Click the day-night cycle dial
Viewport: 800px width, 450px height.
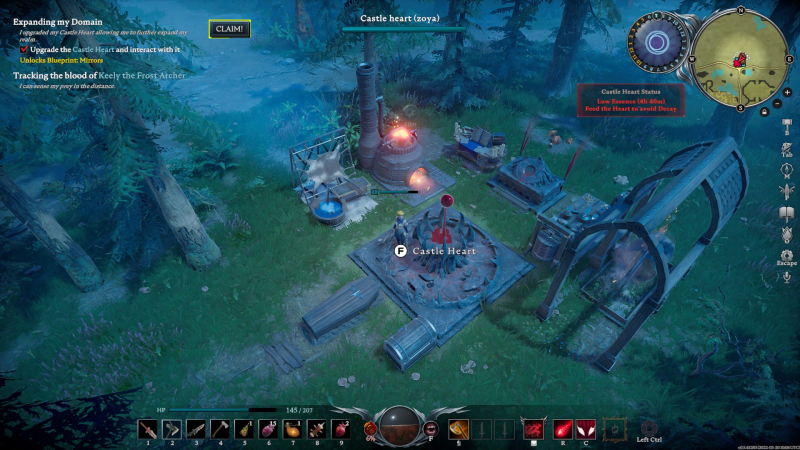[657, 42]
